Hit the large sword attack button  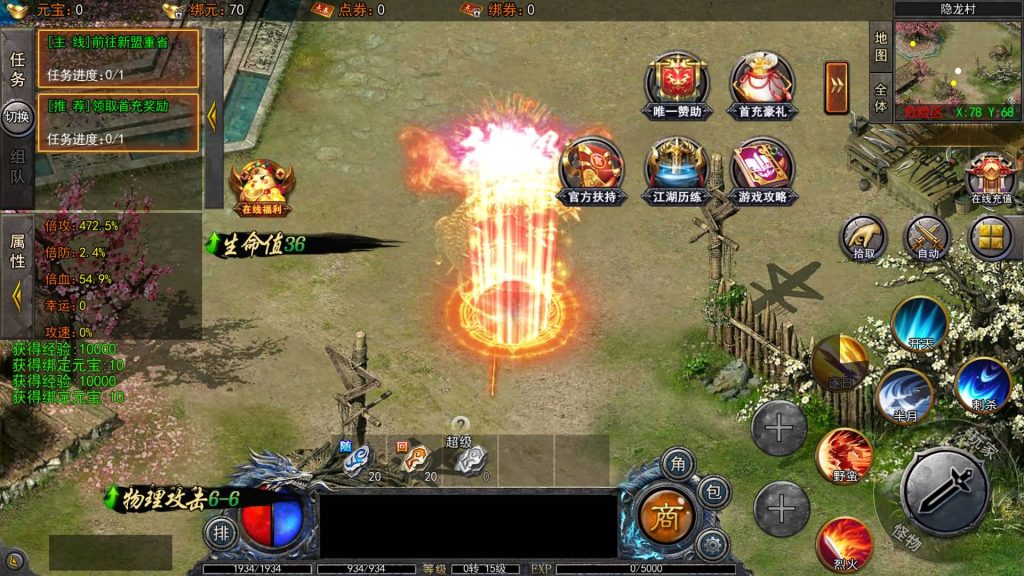pyautogui.click(x=944, y=490)
